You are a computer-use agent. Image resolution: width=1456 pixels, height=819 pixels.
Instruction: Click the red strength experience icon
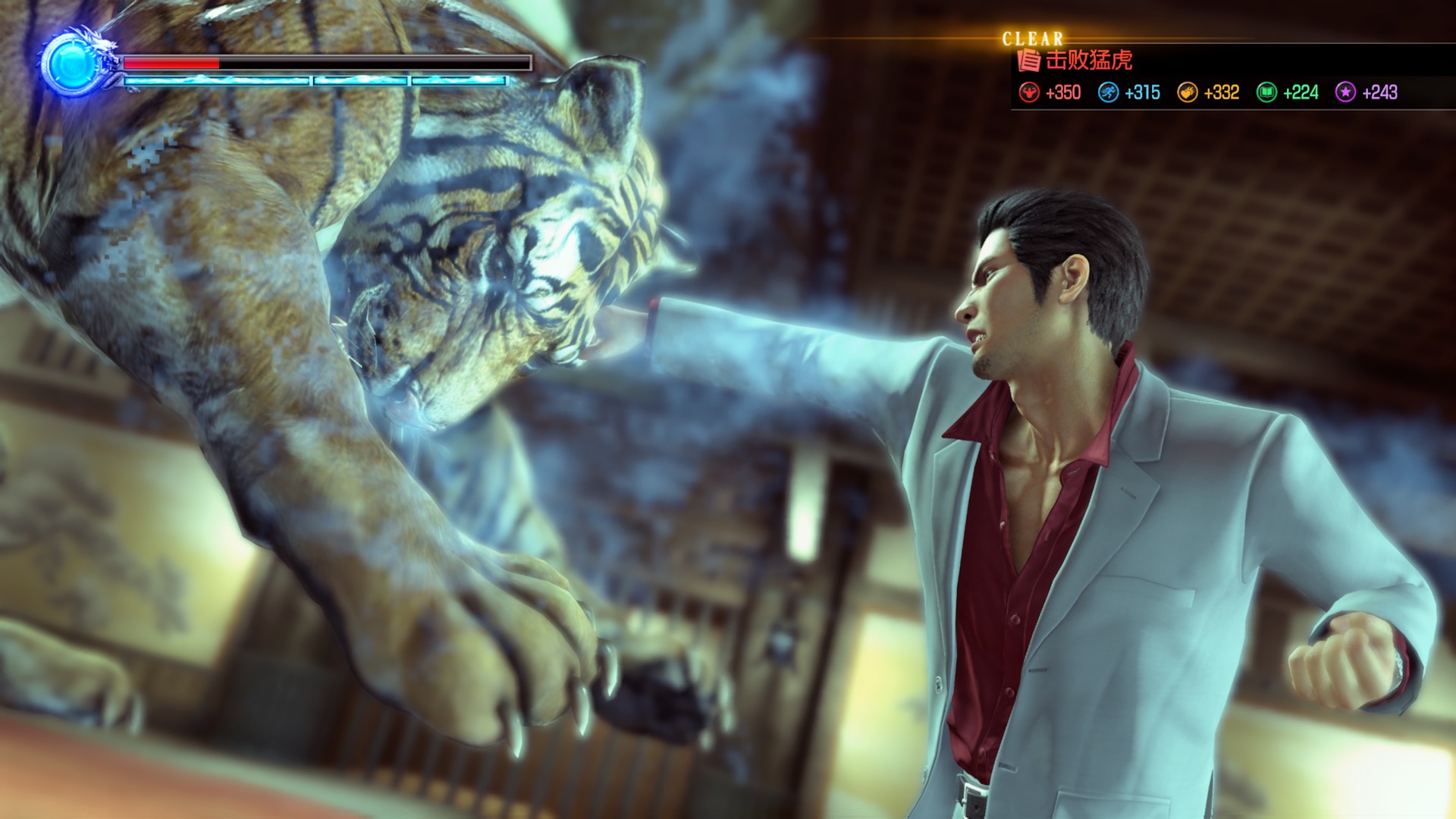tap(1029, 93)
